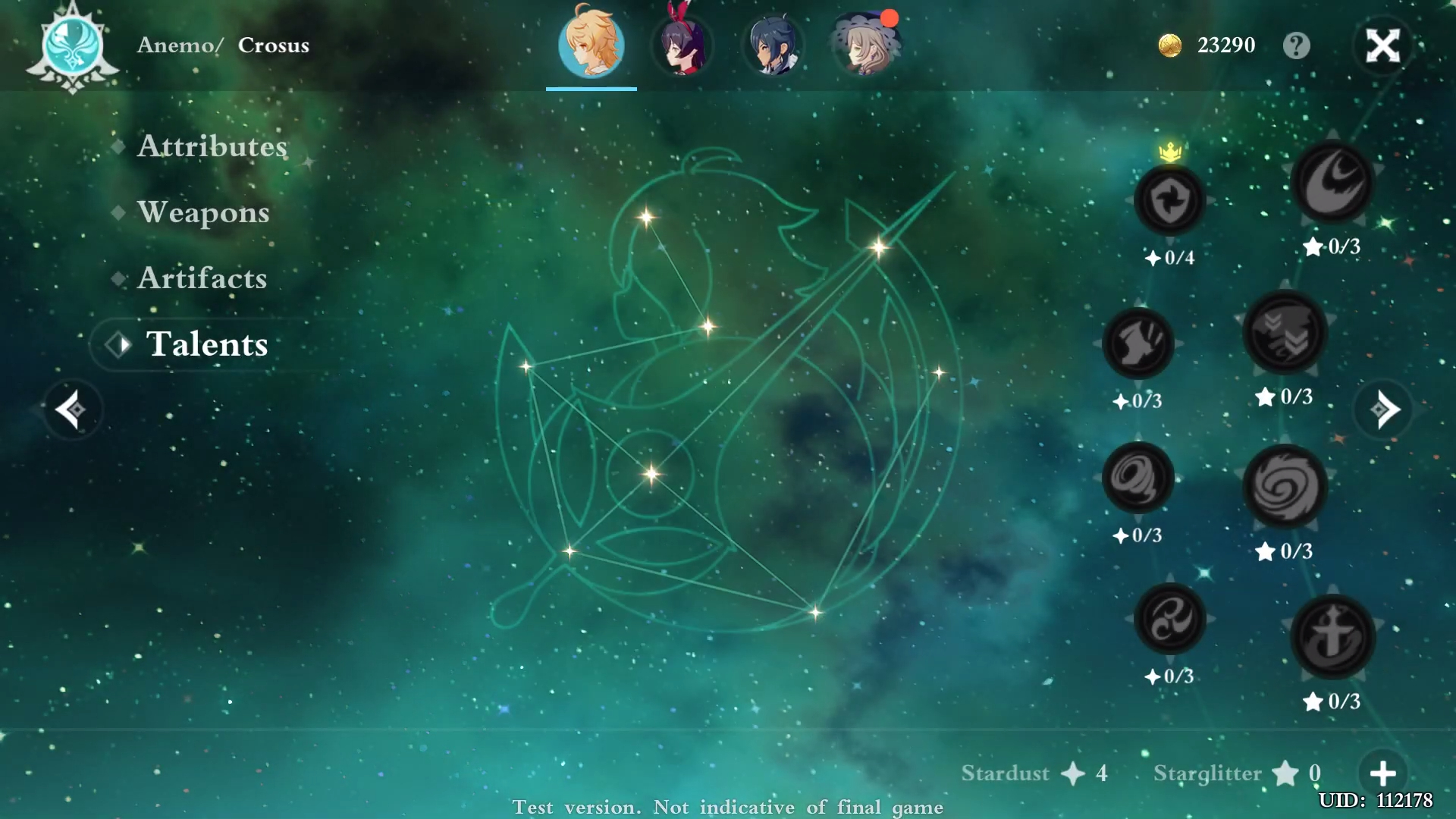
Task: Click the plus button in bottom right
Action: coord(1382,773)
